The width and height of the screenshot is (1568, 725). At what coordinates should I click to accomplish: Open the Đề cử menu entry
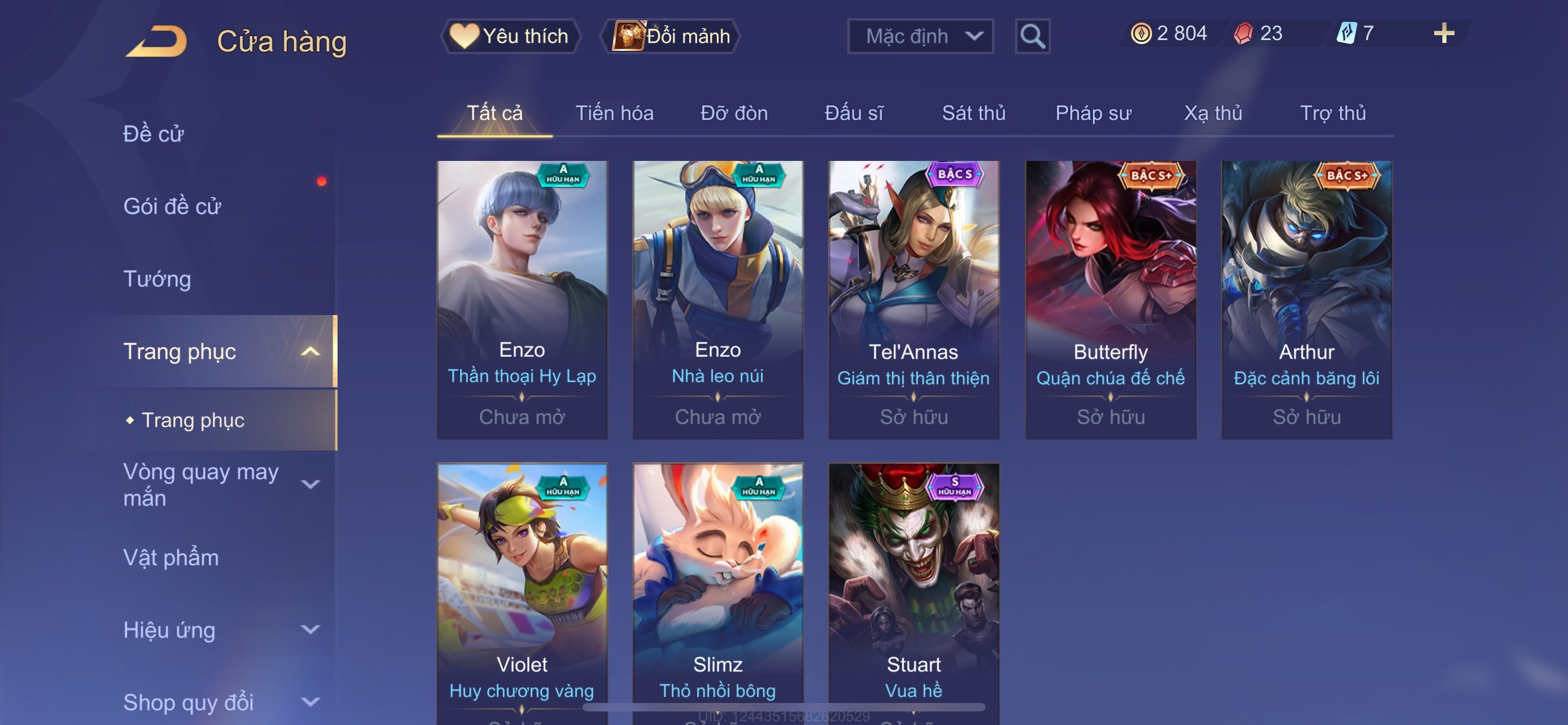click(x=154, y=134)
